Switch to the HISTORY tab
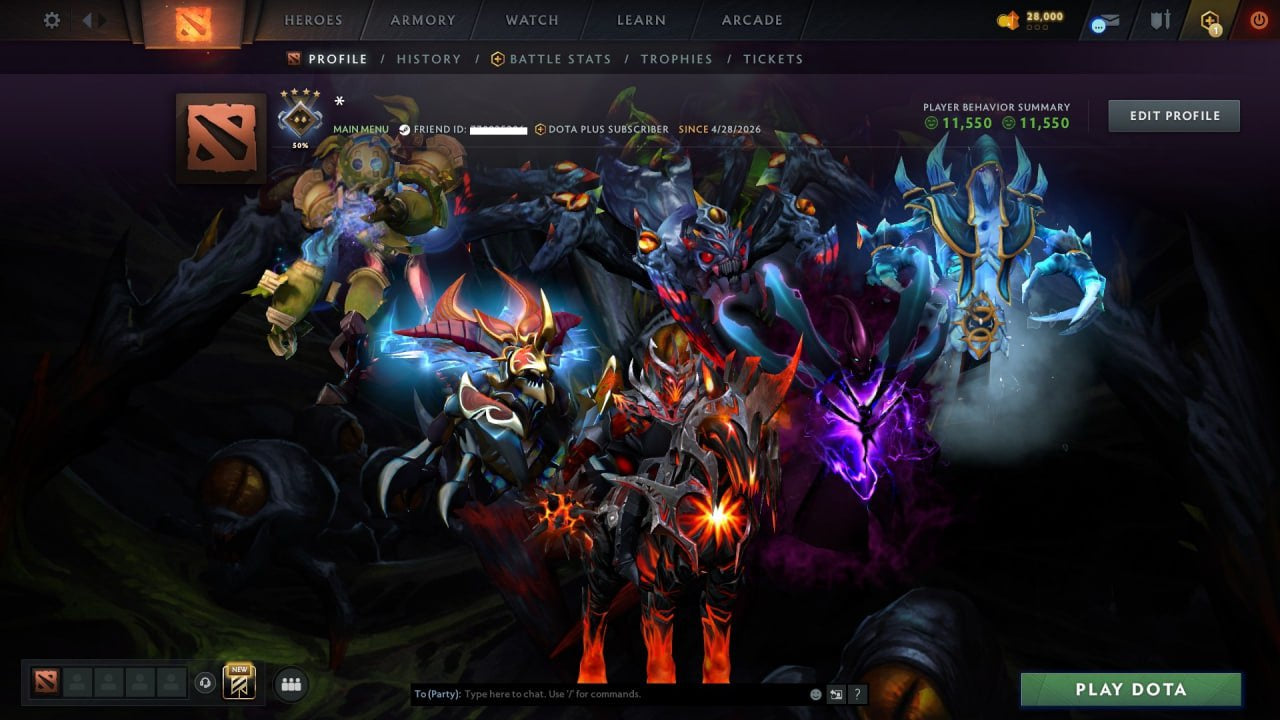1280x720 pixels. point(428,59)
